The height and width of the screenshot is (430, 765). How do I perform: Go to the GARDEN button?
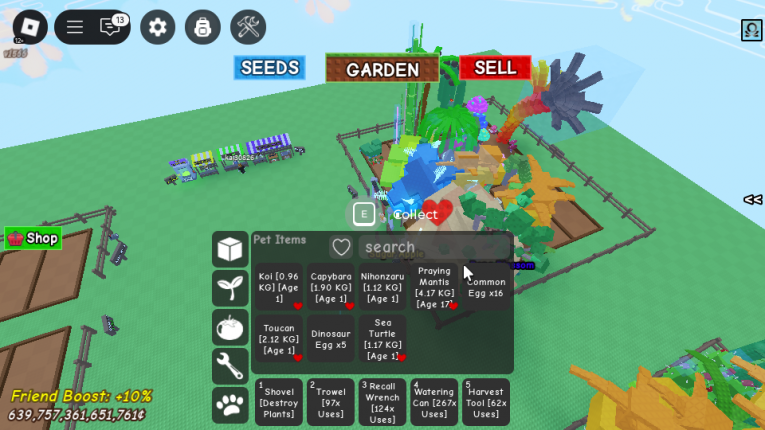pyautogui.click(x=382, y=69)
